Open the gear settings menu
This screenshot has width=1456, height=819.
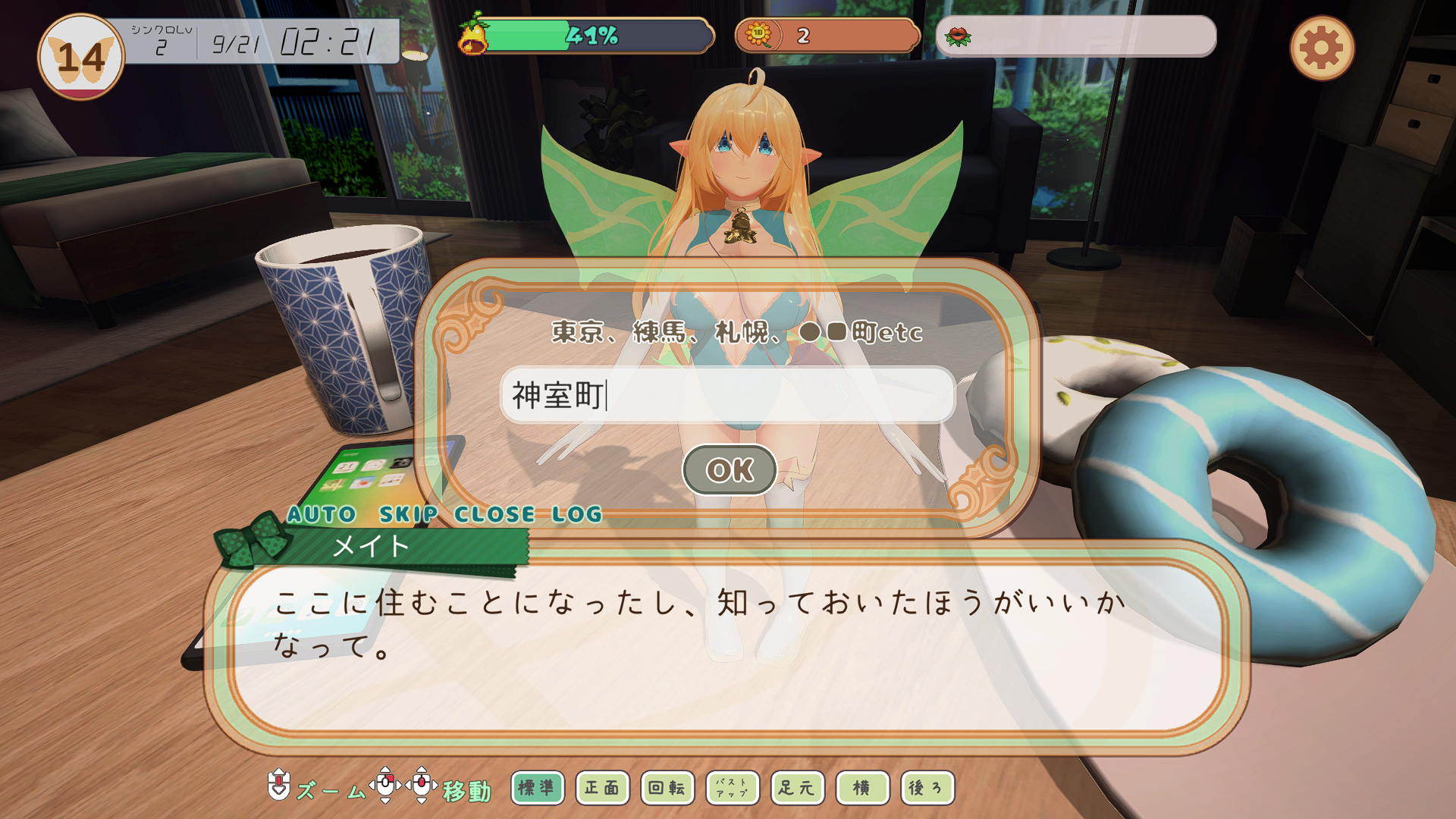pyautogui.click(x=1321, y=49)
